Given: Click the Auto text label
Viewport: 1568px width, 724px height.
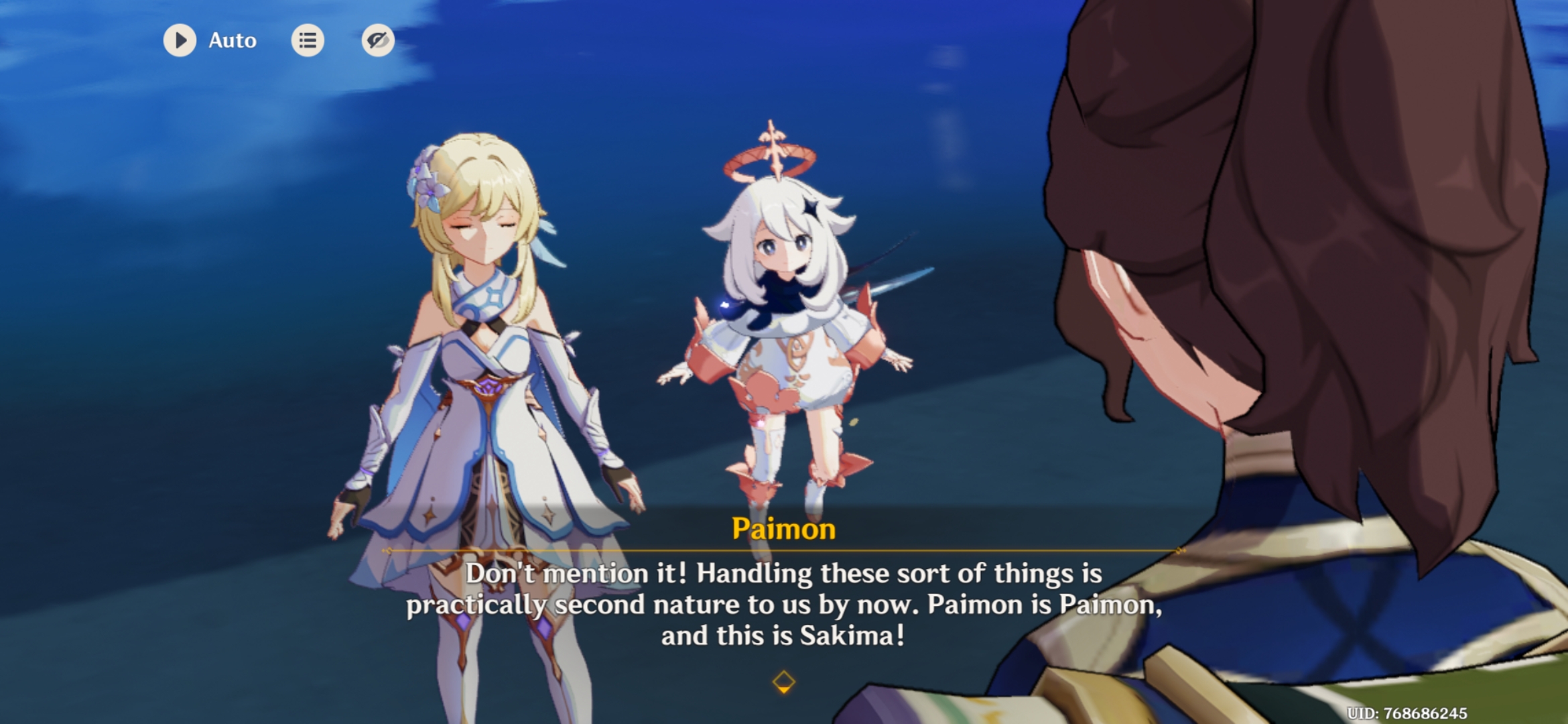Looking at the screenshot, I should (232, 40).
